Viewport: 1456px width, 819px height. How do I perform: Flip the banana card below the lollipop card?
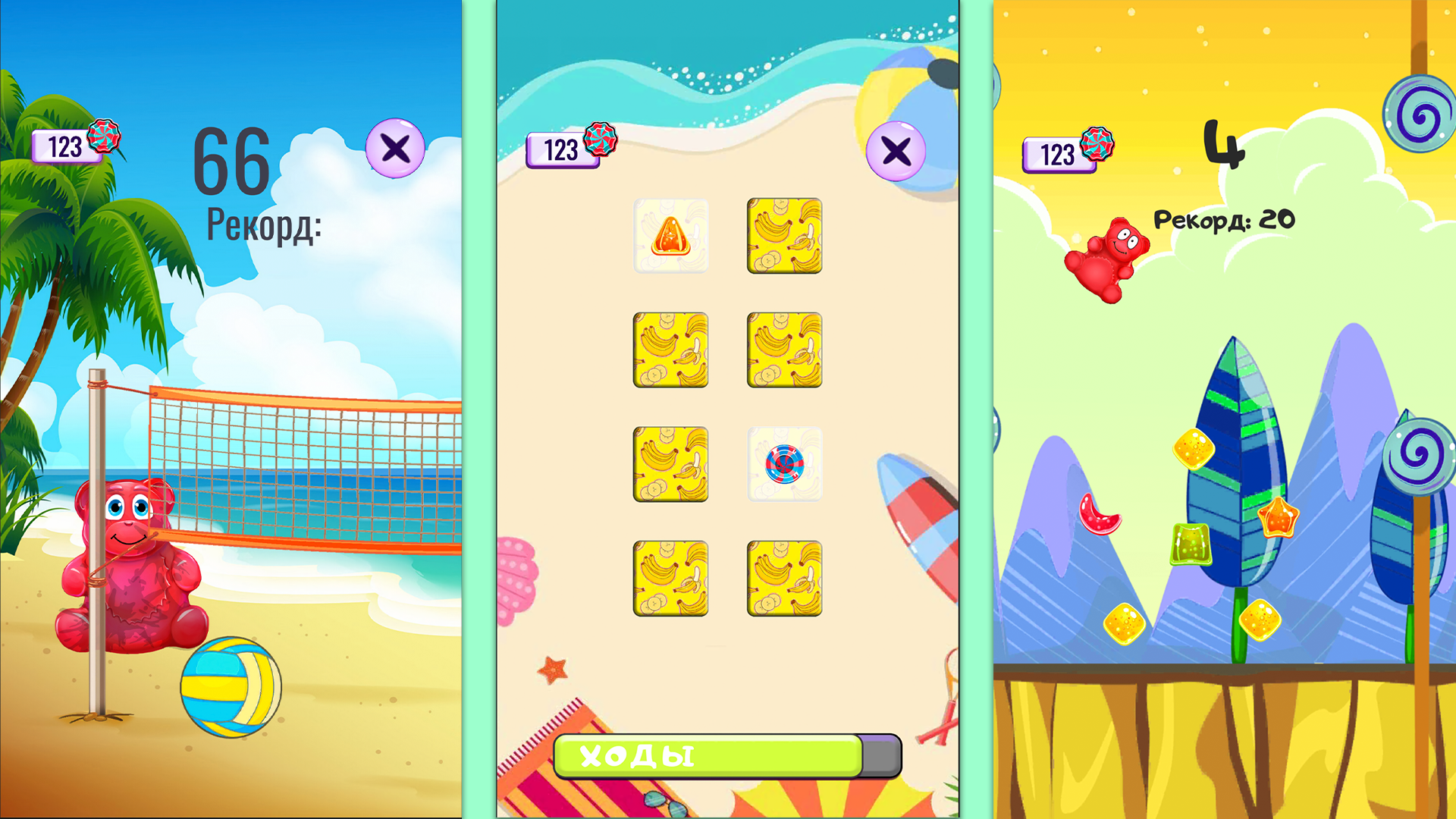785,578
